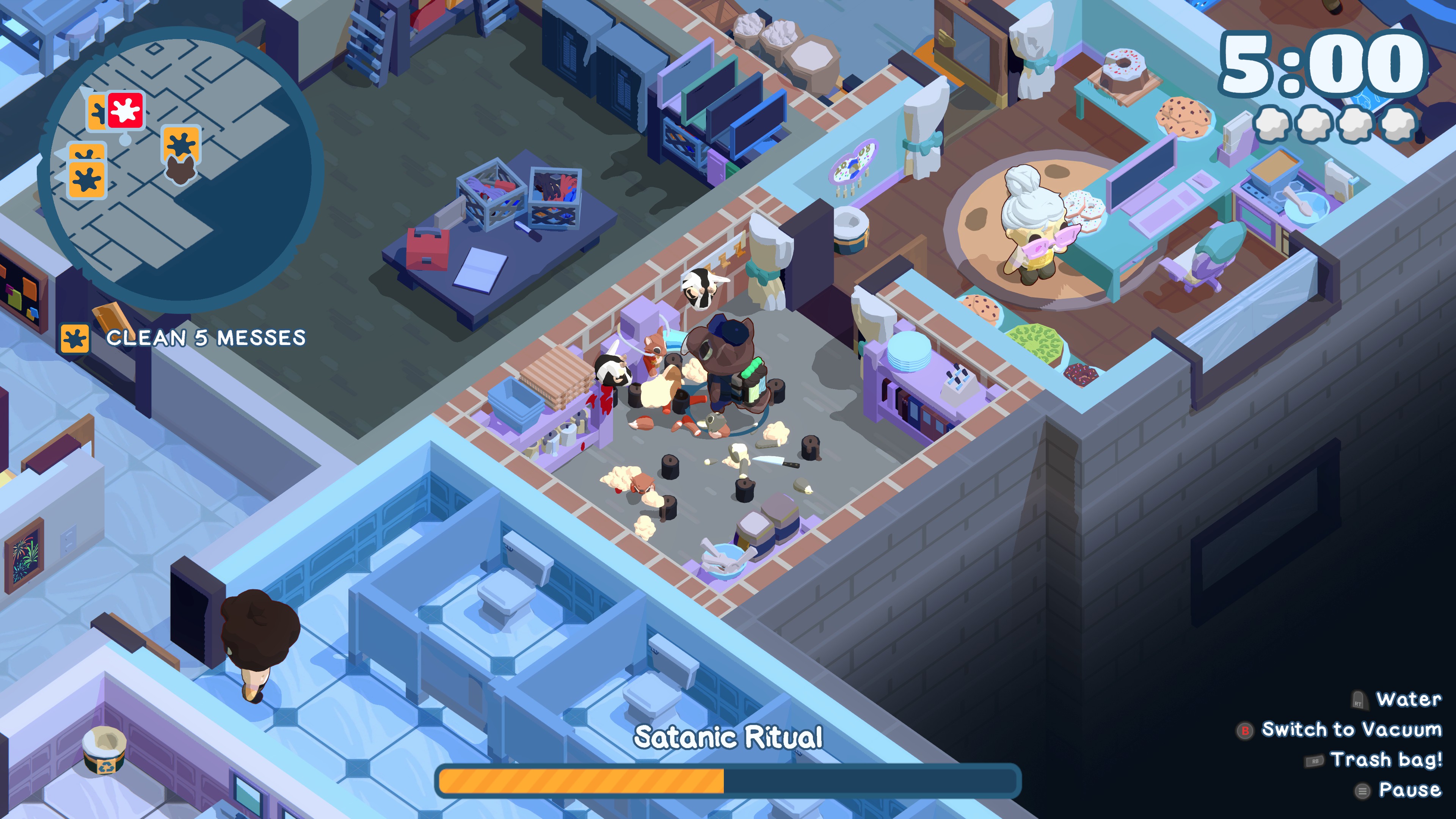The height and width of the screenshot is (819, 1456).
Task: Select the red mess marker on minimap
Action: [126, 110]
